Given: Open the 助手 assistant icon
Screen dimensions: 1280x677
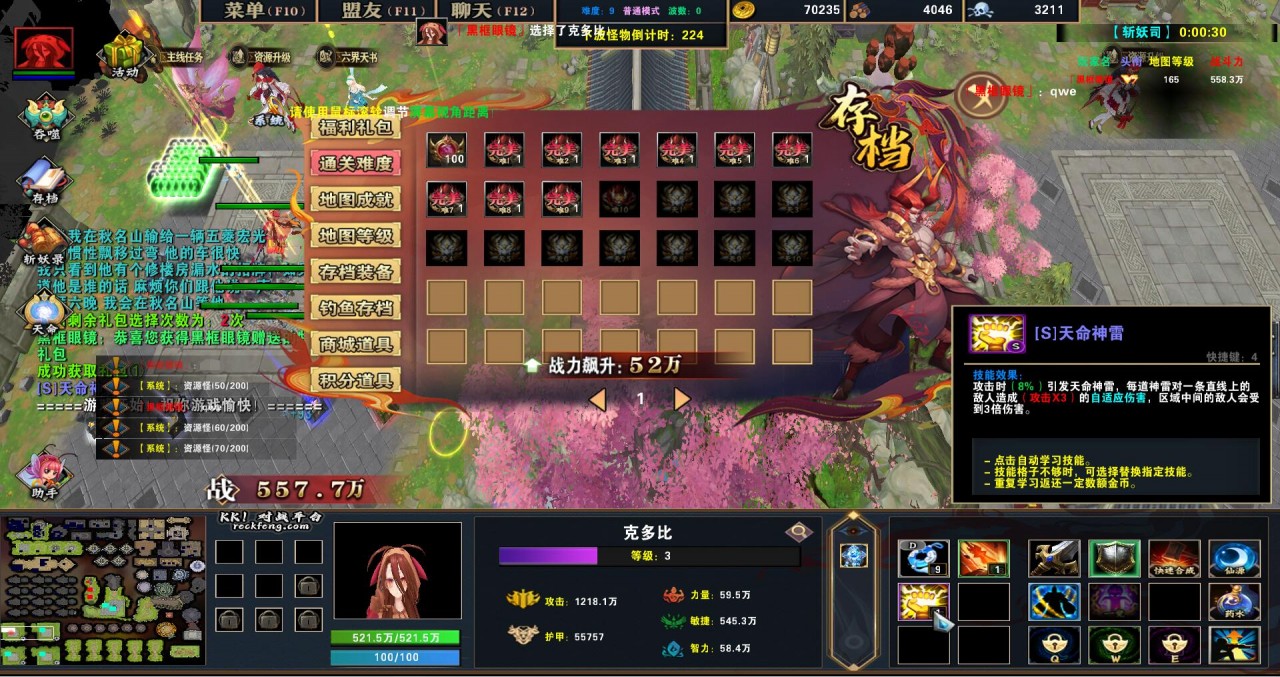Looking at the screenshot, I should pyautogui.click(x=45, y=474).
